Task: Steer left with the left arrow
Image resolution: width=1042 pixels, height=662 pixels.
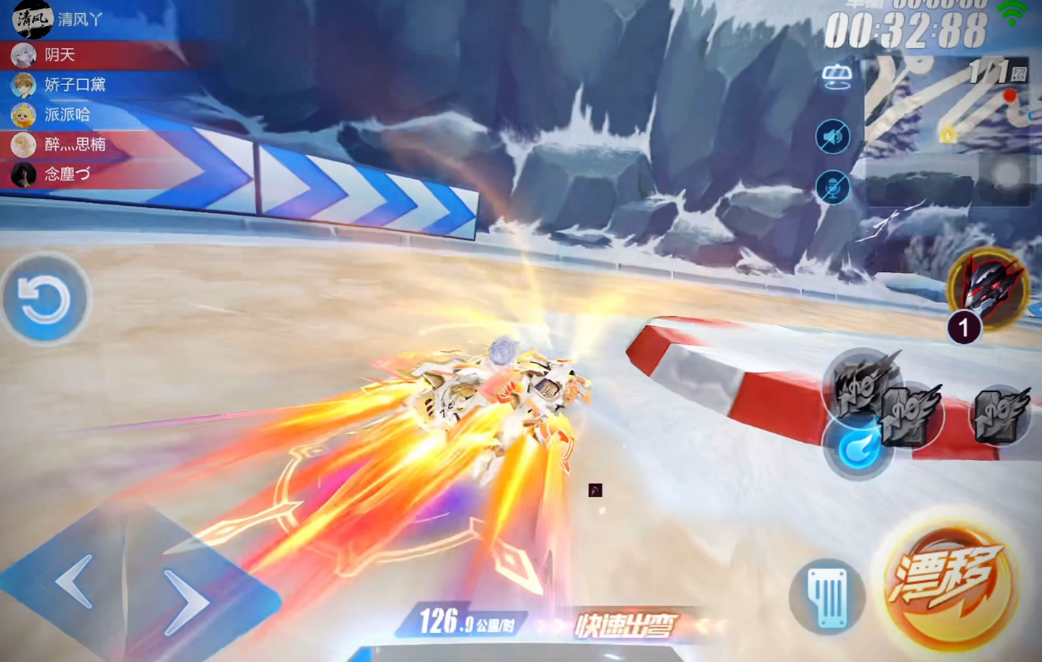Action: pyautogui.click(x=74, y=580)
